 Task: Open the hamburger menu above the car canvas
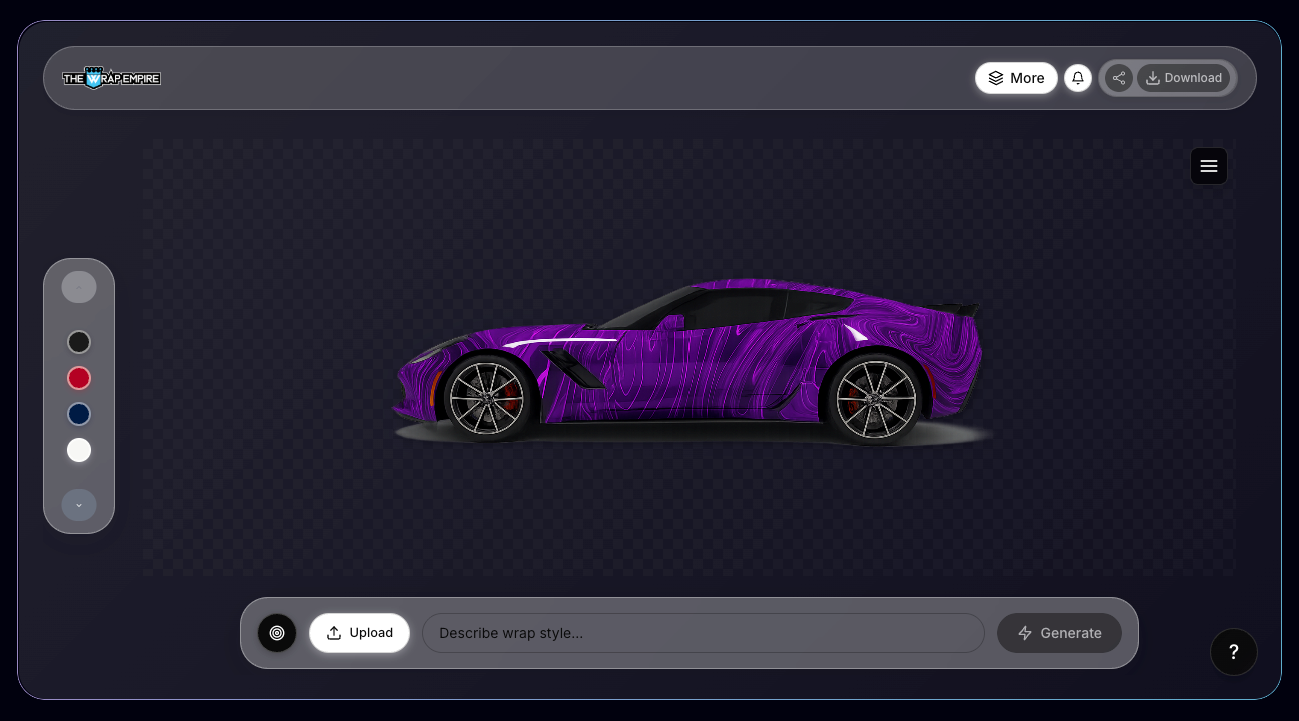tap(1208, 166)
